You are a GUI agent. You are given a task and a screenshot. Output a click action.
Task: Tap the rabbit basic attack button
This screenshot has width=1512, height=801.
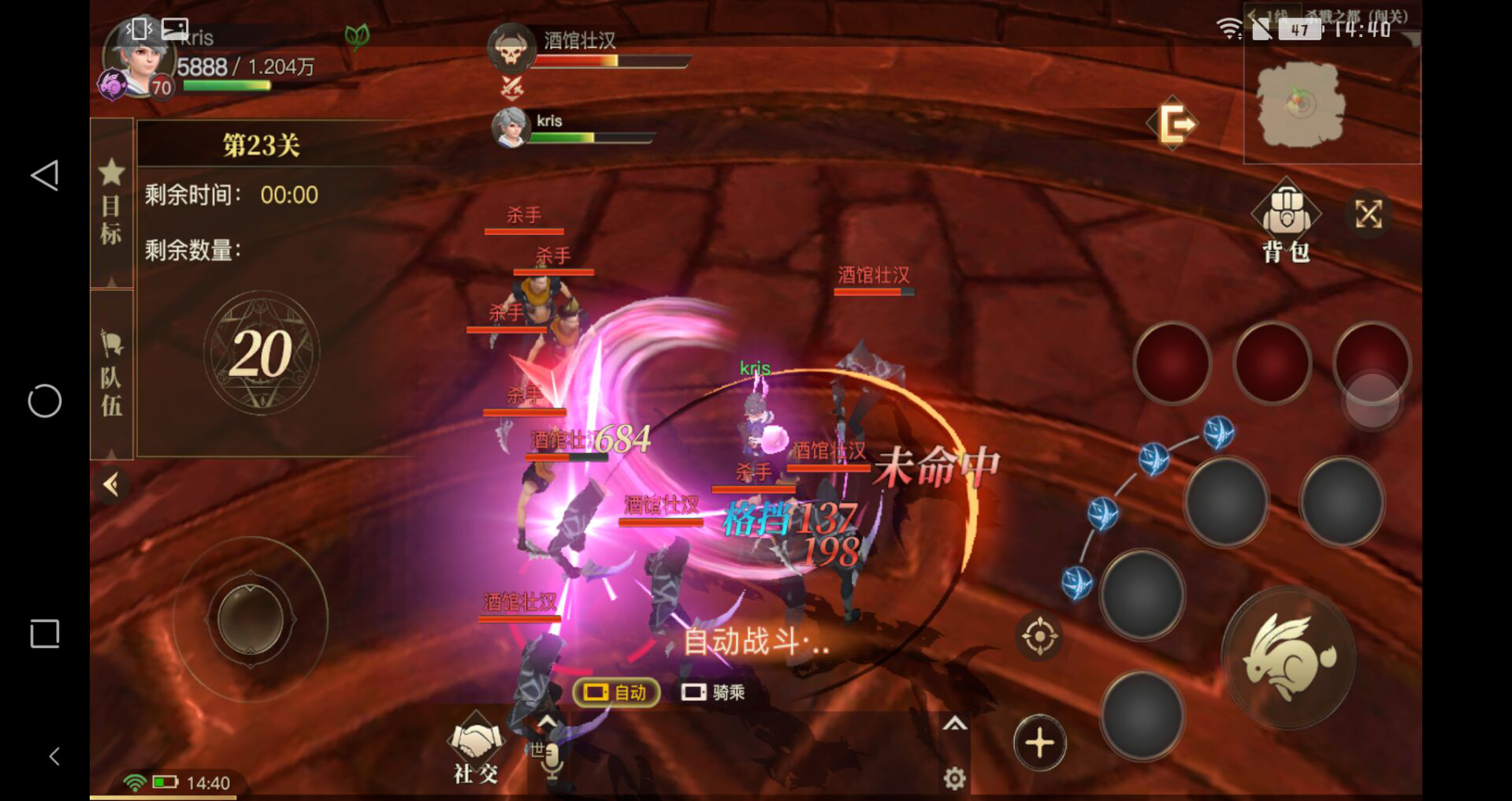pyautogui.click(x=1288, y=657)
